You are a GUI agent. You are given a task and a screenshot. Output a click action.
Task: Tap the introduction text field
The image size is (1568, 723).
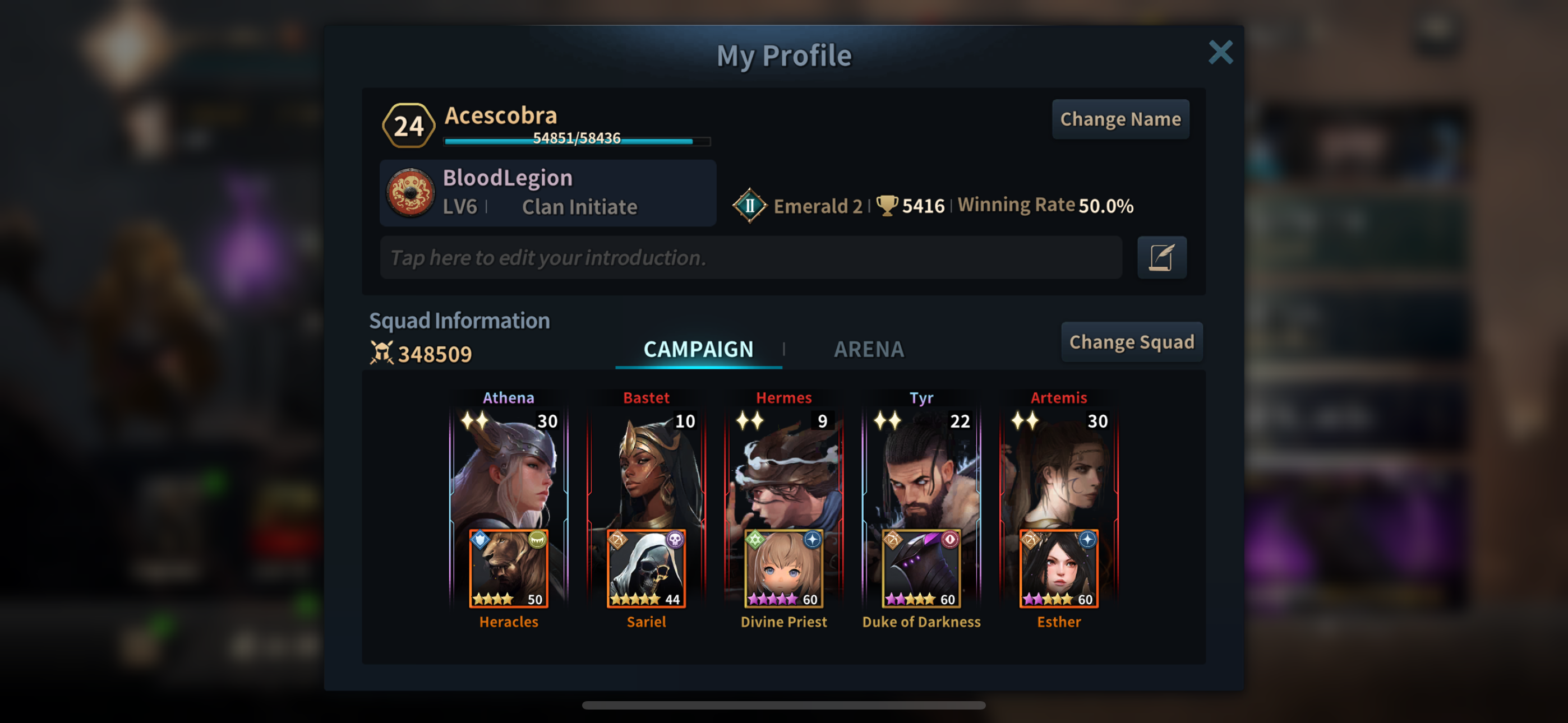coord(750,257)
